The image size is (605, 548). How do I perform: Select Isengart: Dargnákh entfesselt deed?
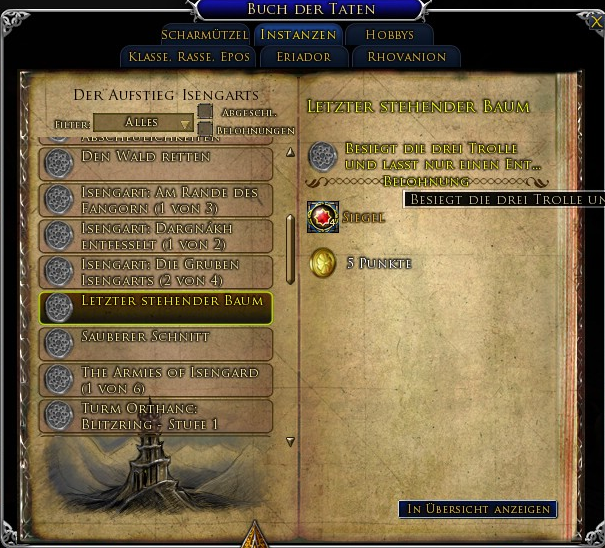155,236
